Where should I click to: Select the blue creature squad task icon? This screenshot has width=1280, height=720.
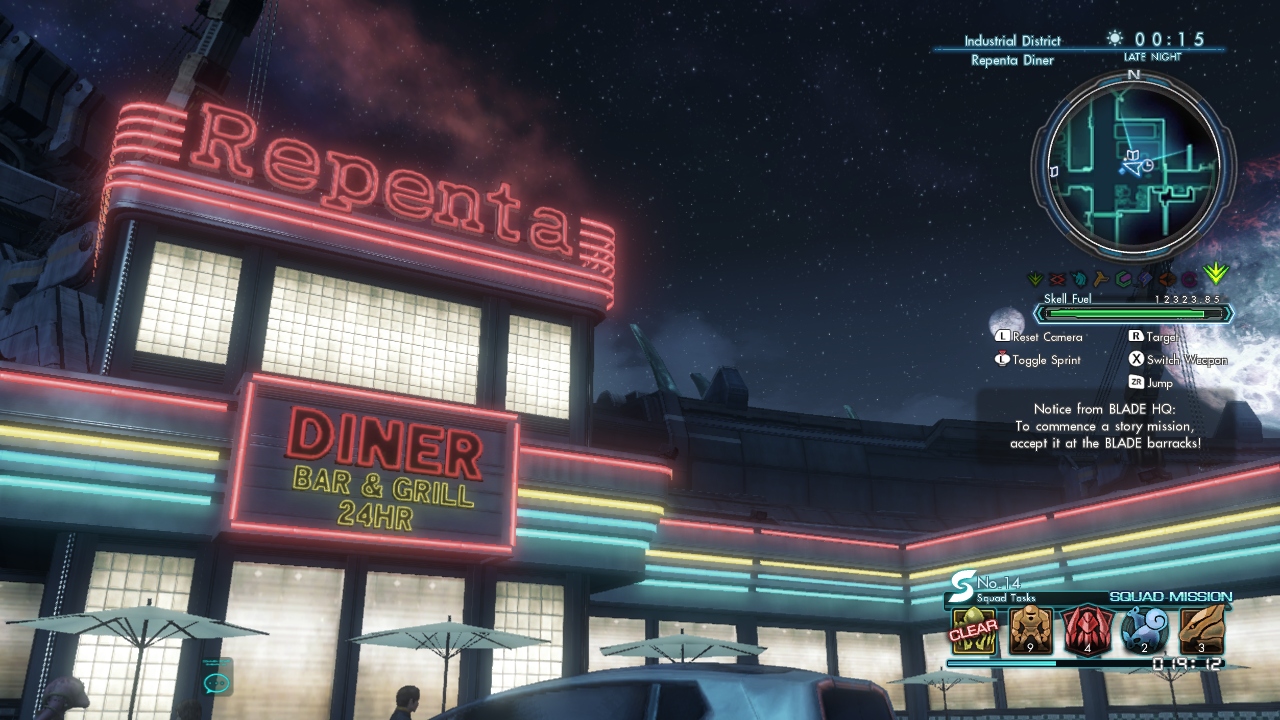click(1145, 629)
